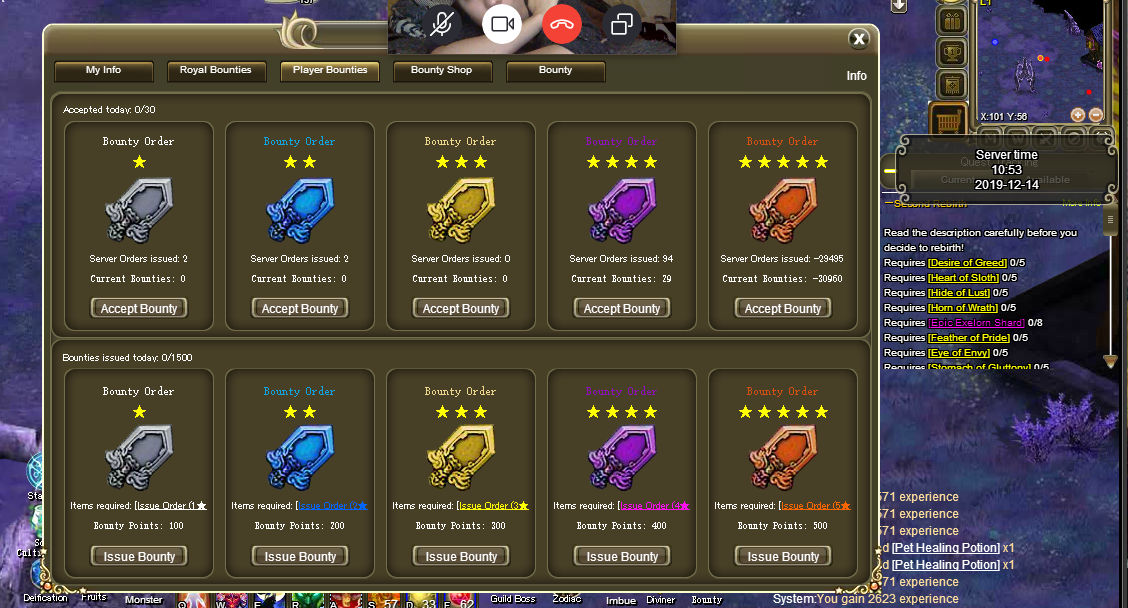This screenshot has height=608, width=1128.
Task: End the video call with the red button
Action: pyautogui.click(x=562, y=24)
